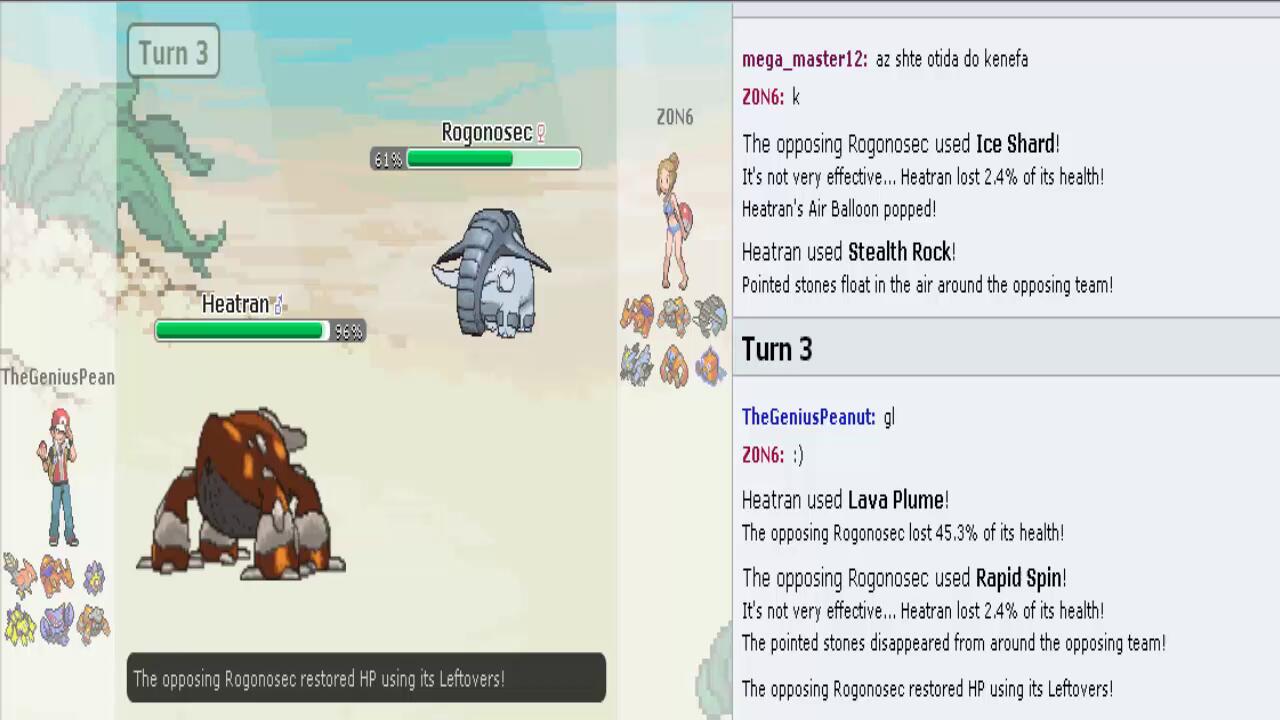The width and height of the screenshot is (1280, 720).
Task: Click the purple winged Pokémon team icon
Action: coord(56,623)
